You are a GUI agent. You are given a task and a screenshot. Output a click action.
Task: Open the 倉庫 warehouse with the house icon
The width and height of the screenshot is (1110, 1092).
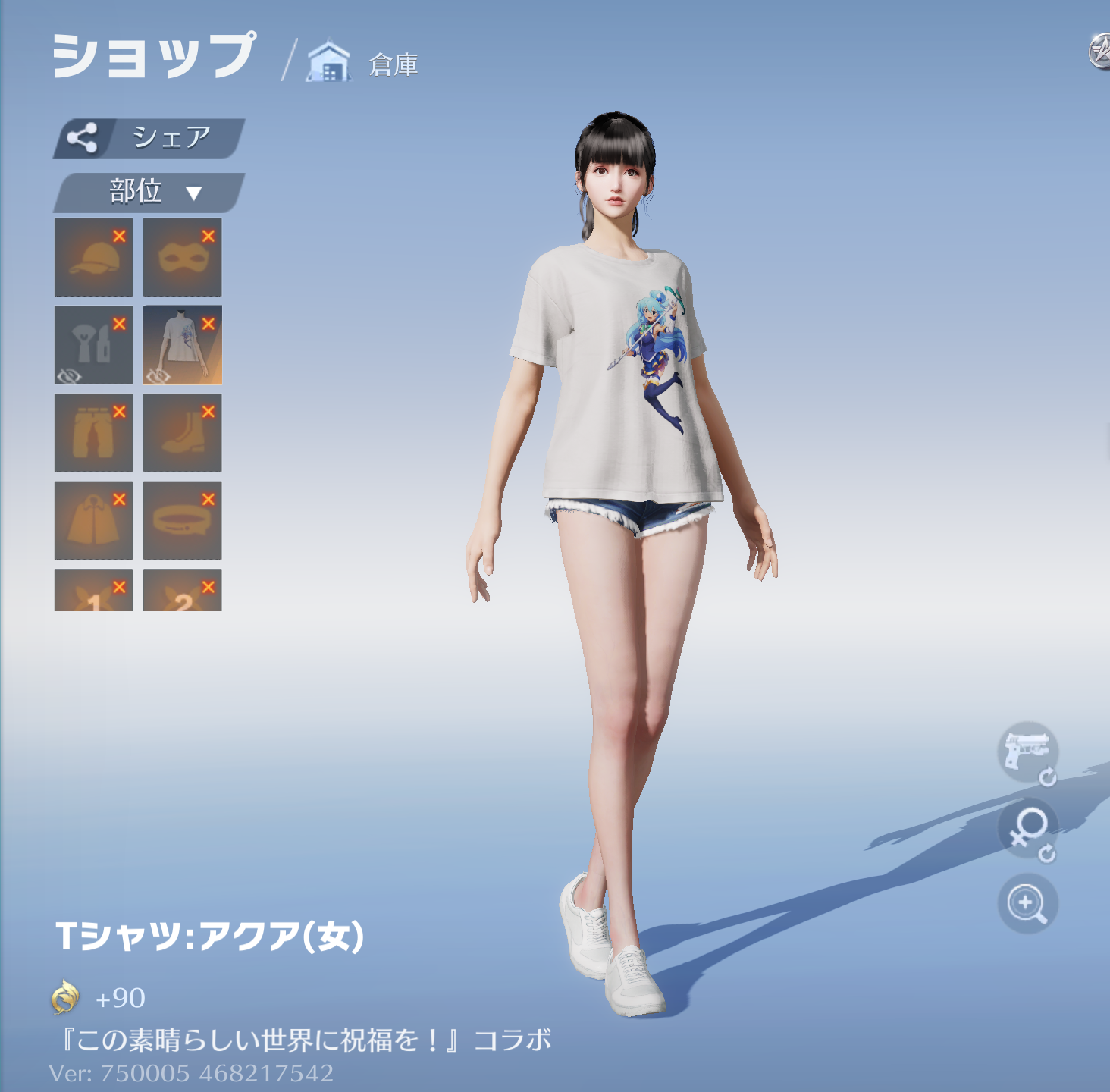(329, 62)
